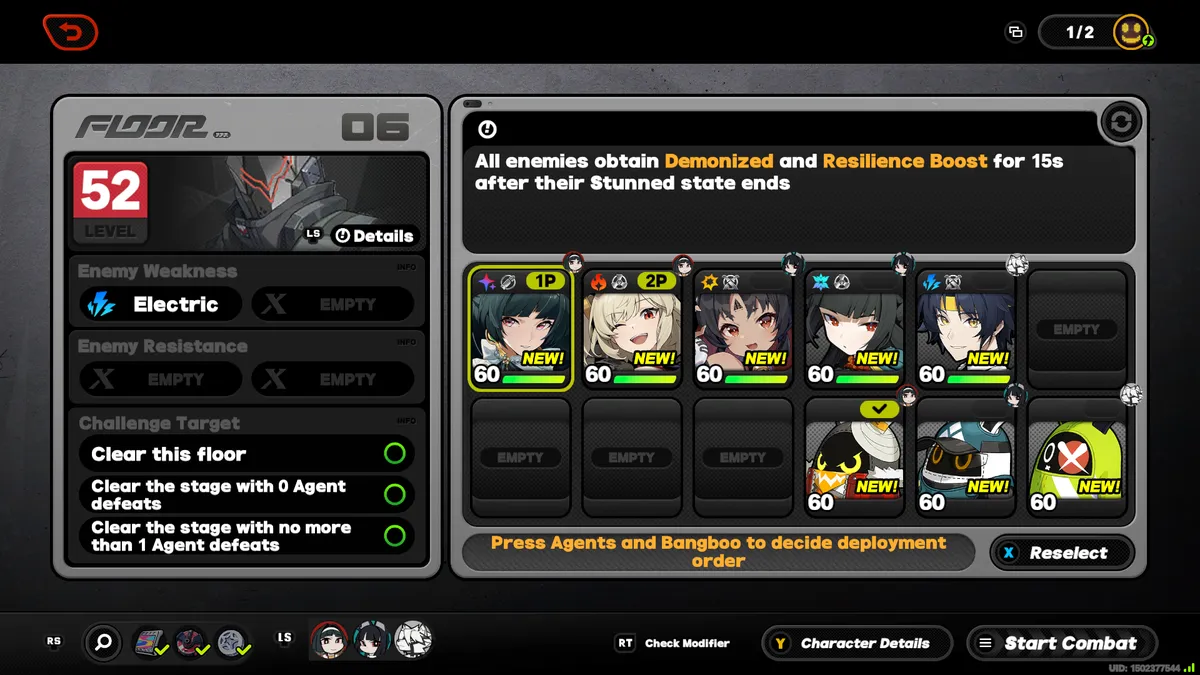Choose the checked penguin Bangboo card

click(854, 457)
